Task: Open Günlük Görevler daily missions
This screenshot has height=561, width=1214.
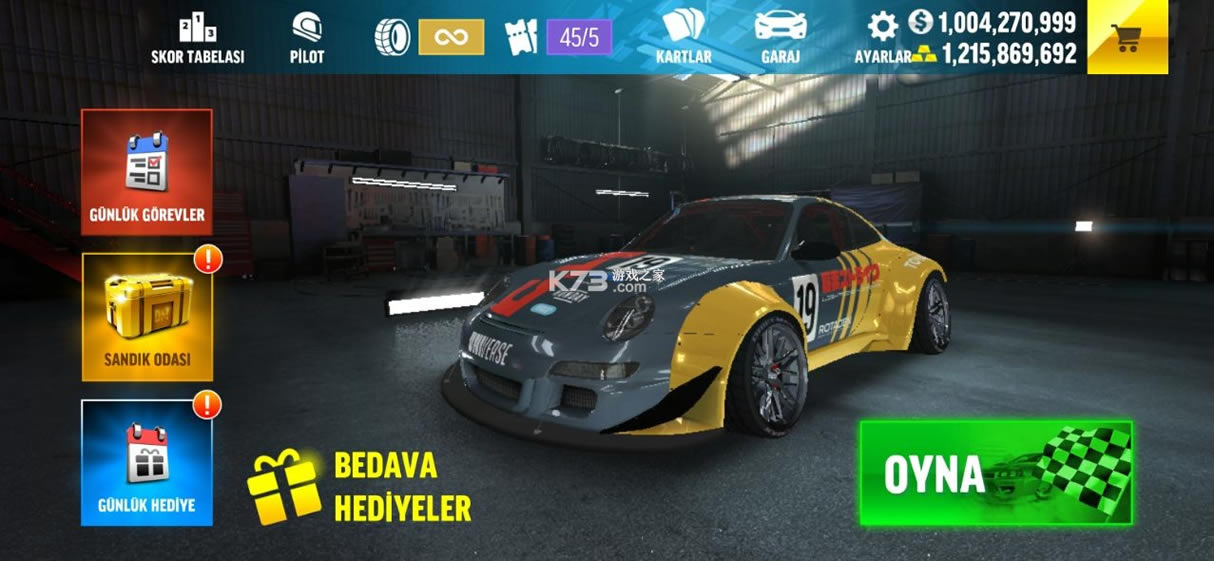Action: 147,172
